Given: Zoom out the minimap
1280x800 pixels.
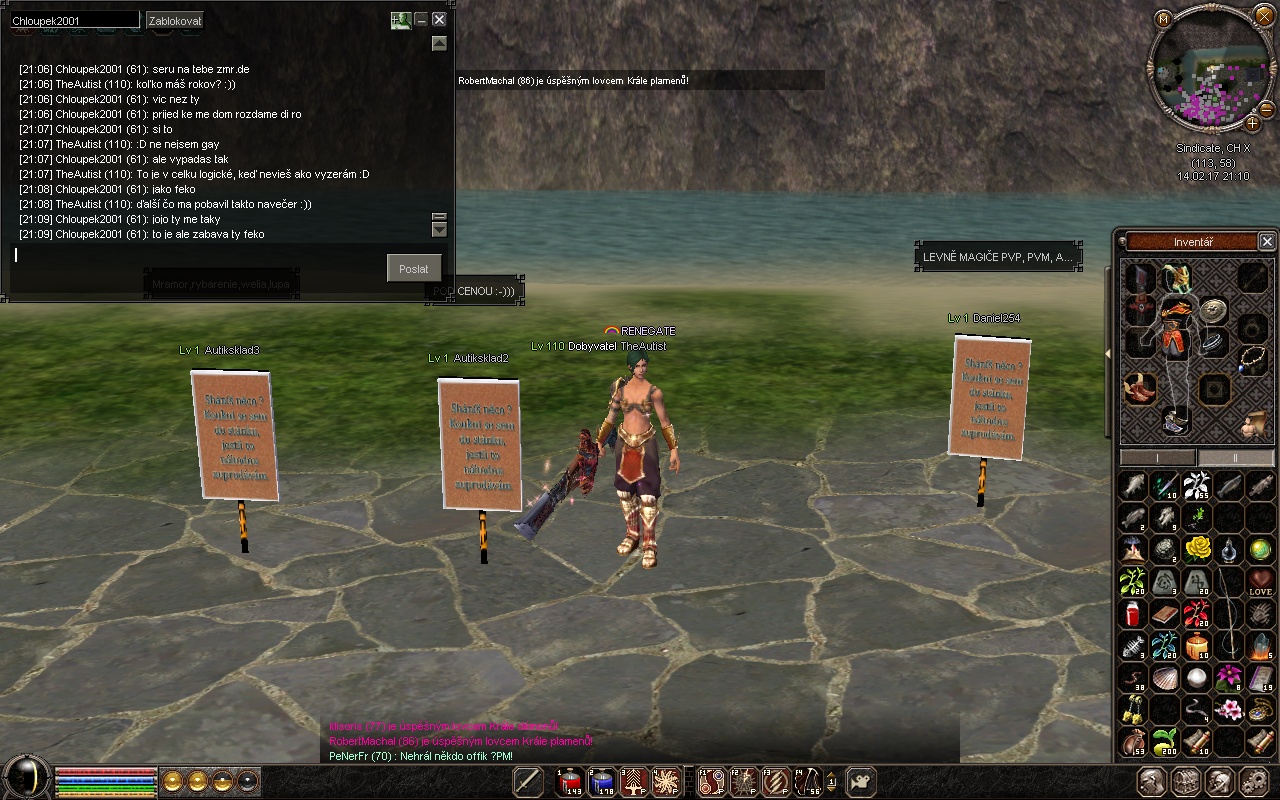Looking at the screenshot, I should 1266,109.
